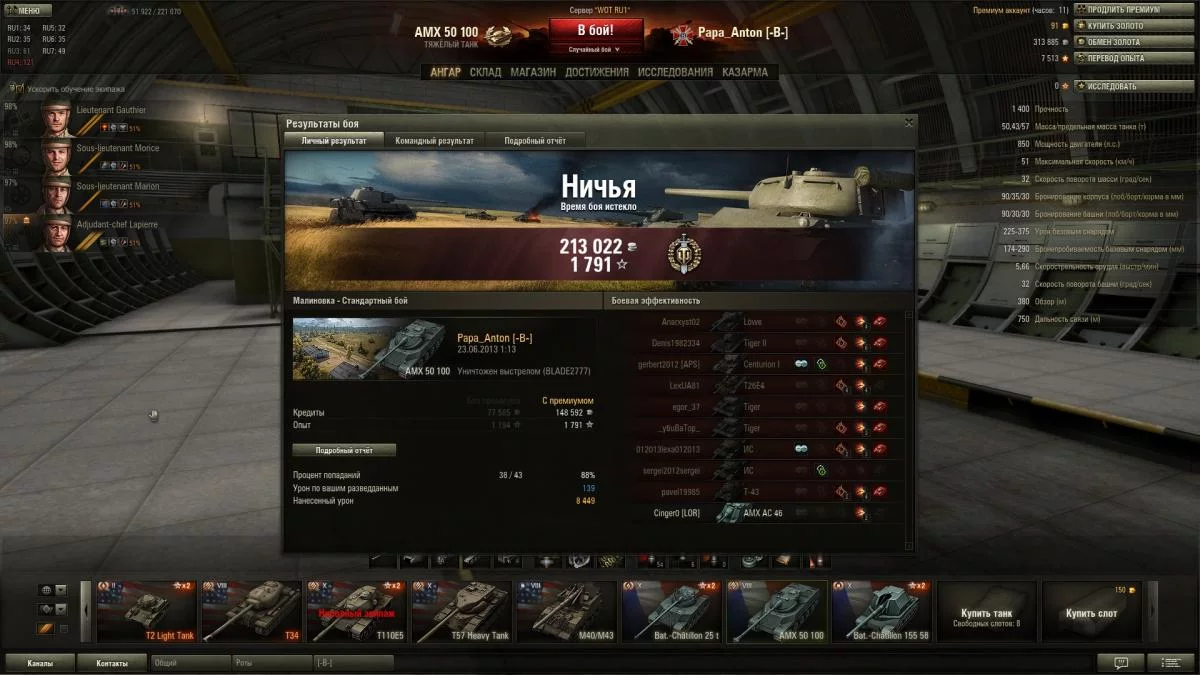Switch to the second Подробный отчёт tab
Image resolution: width=1200 pixels, height=675 pixels.
(534, 141)
